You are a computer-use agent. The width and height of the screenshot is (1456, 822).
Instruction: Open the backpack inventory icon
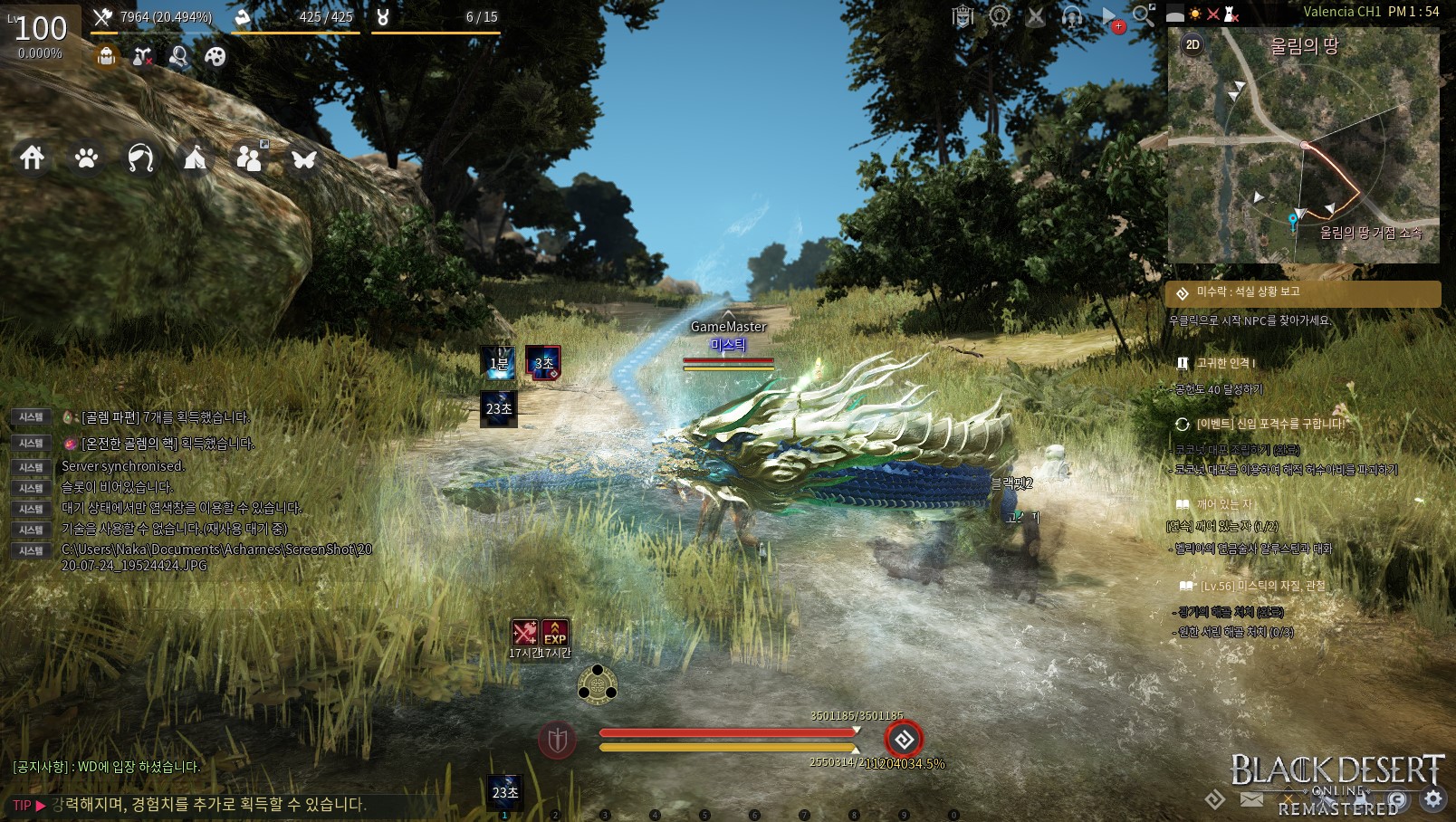107,57
